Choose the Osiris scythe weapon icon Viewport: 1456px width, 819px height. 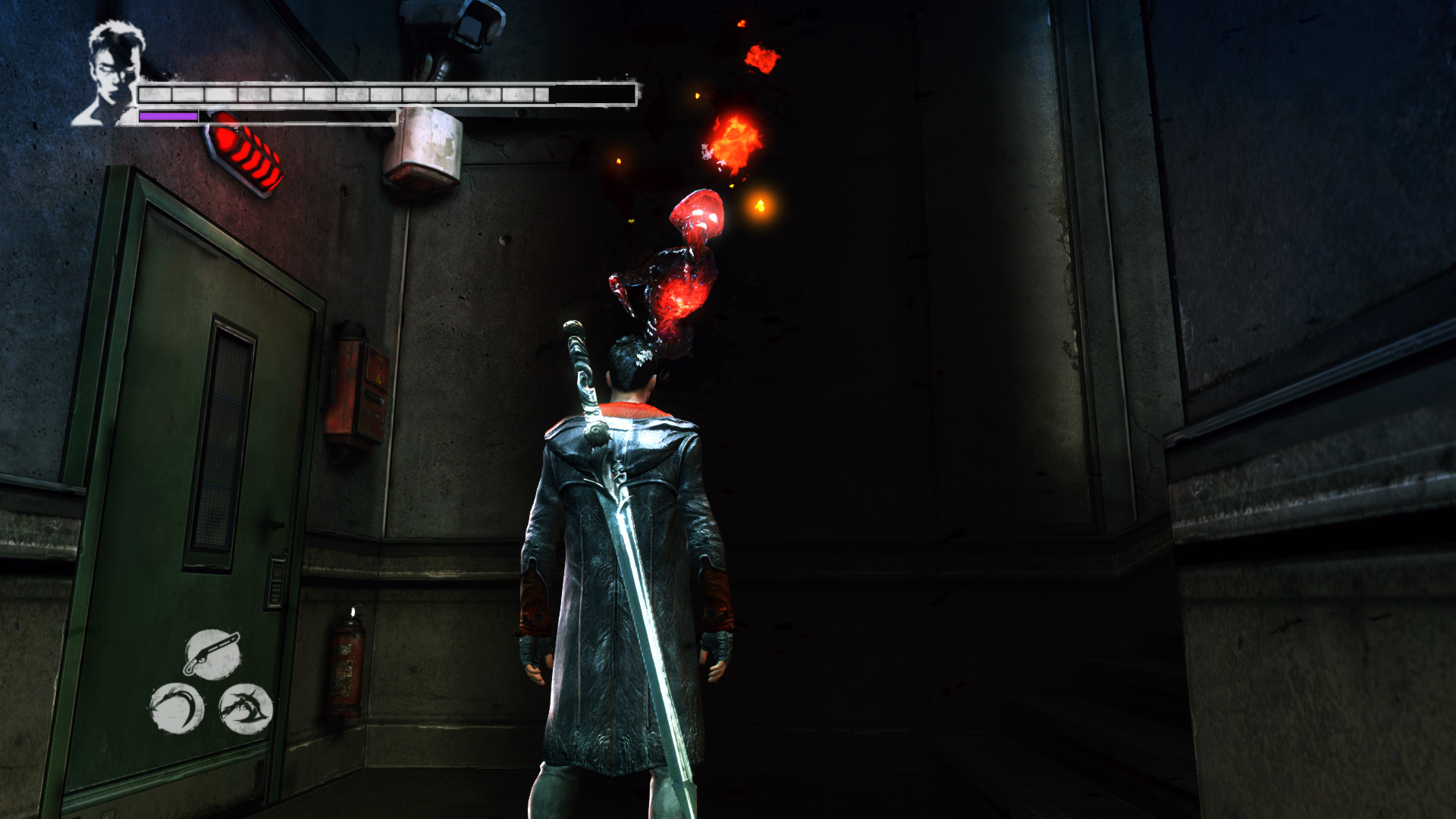pos(177,708)
